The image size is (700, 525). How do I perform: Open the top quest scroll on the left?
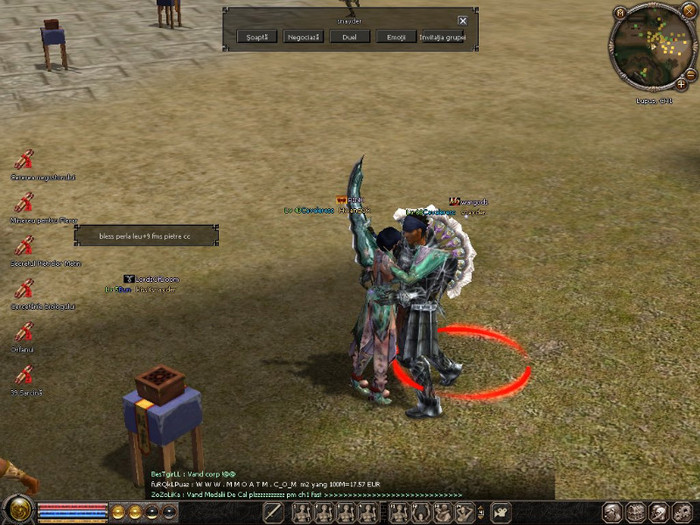[x=25, y=159]
